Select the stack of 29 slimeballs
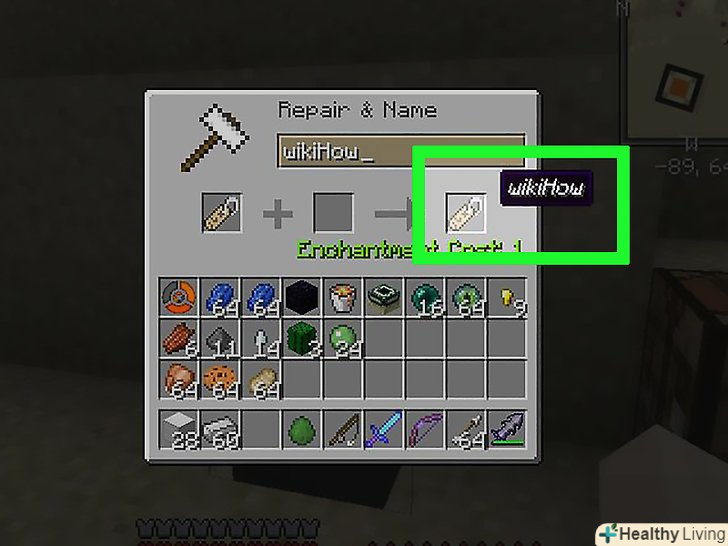The image size is (728, 546). (343, 340)
